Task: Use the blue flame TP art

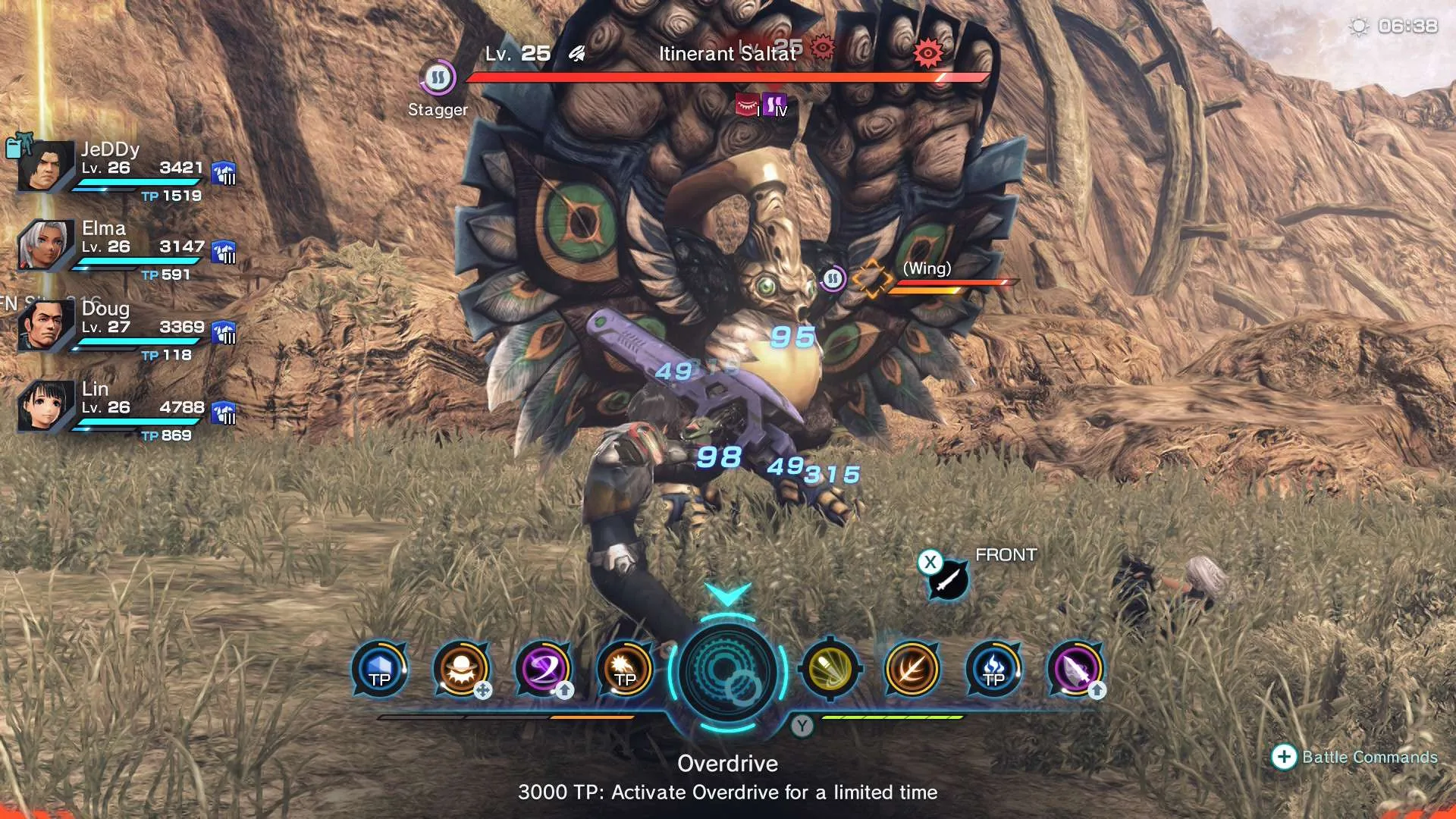Action: 994,670
